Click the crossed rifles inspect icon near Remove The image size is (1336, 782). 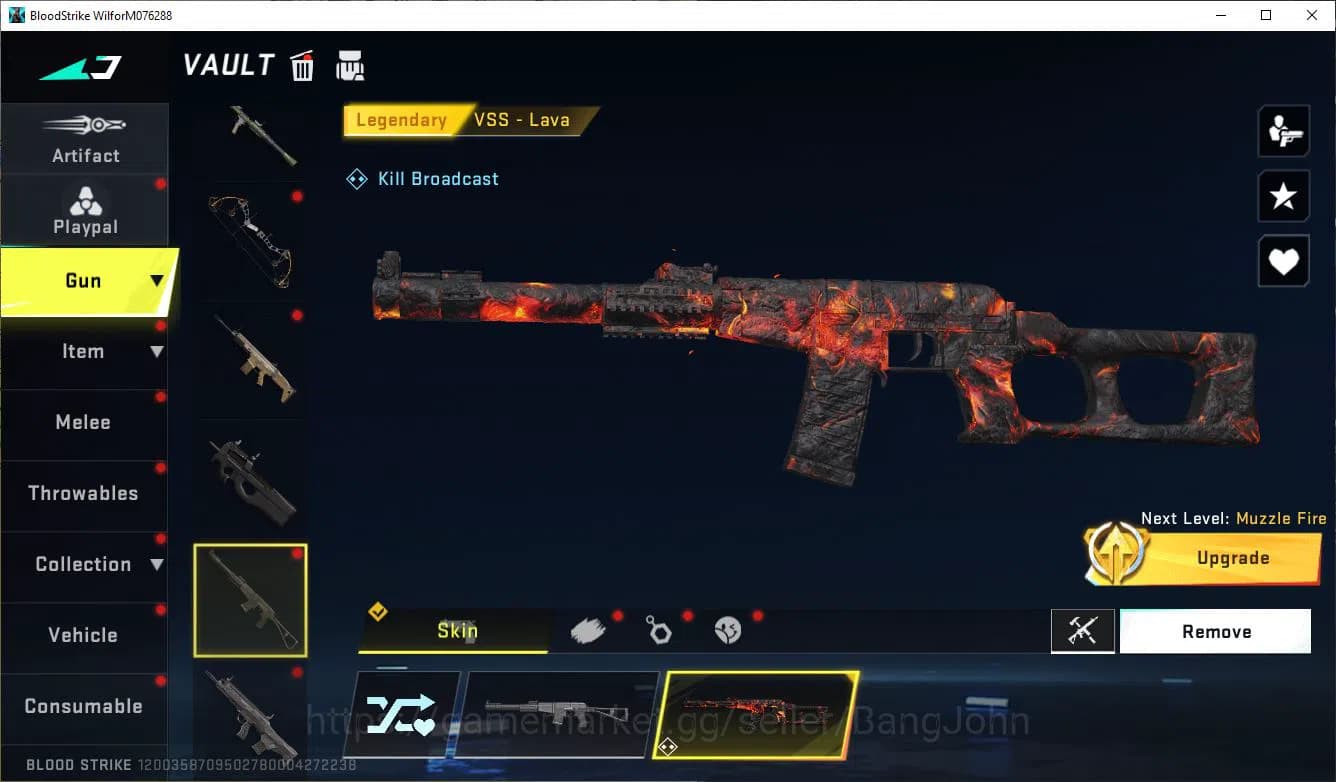tap(1083, 631)
